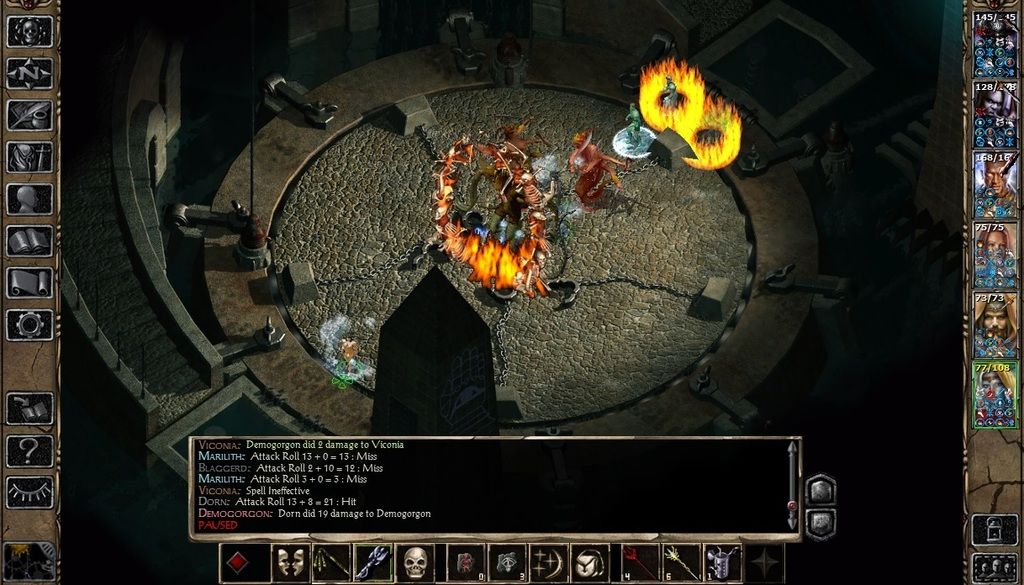Rest the party with the closed-eye button
This screenshot has height=585, width=1024.
(30, 492)
